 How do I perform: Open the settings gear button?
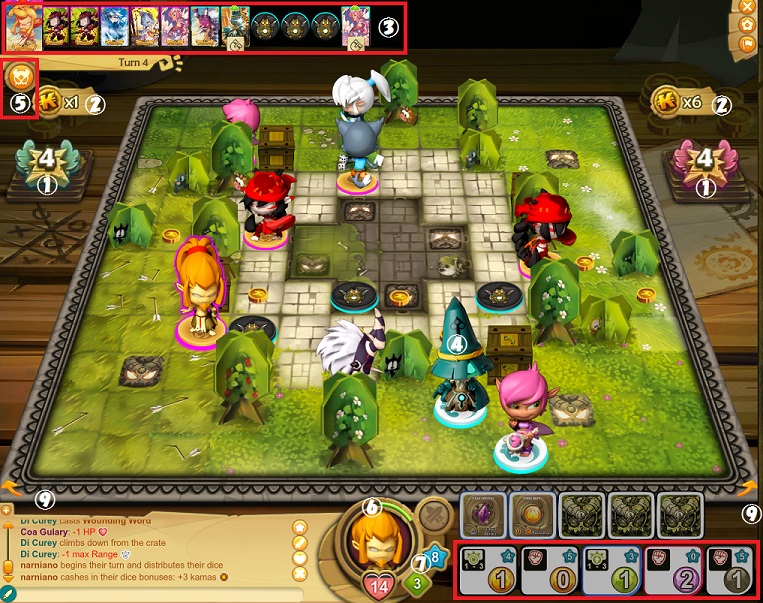[747, 24]
